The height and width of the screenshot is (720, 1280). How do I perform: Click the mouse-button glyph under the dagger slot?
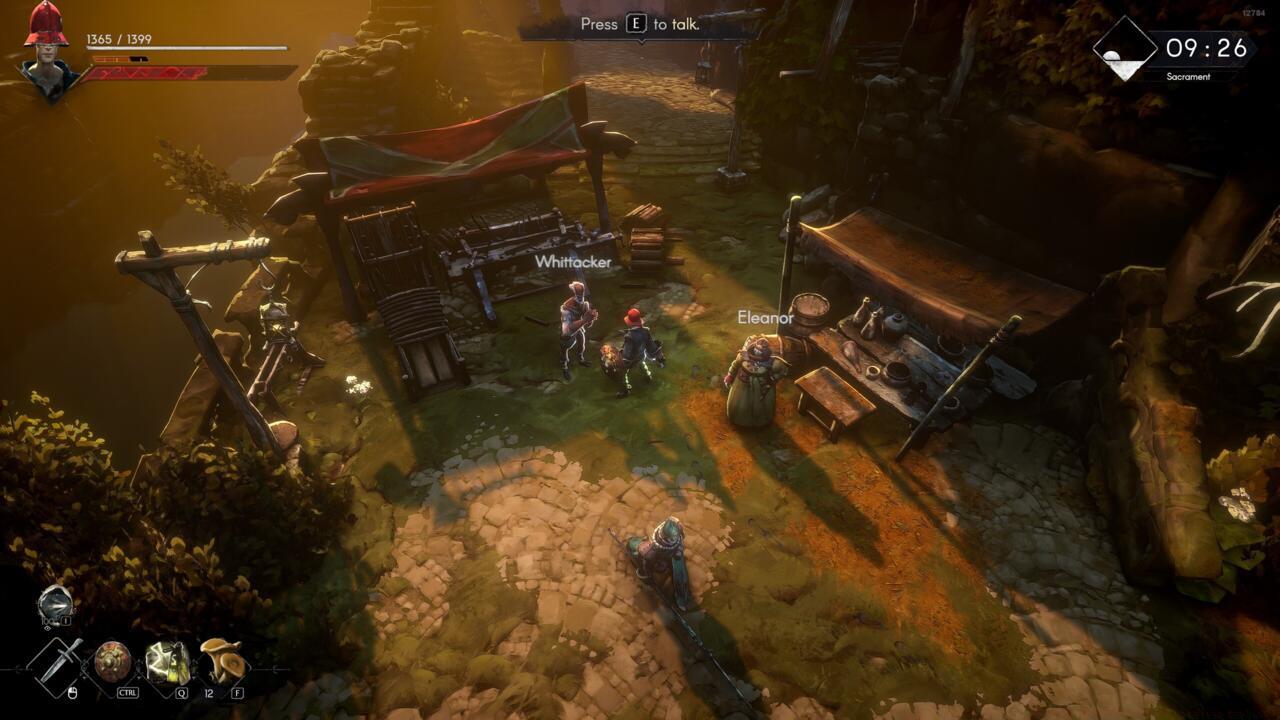(73, 692)
